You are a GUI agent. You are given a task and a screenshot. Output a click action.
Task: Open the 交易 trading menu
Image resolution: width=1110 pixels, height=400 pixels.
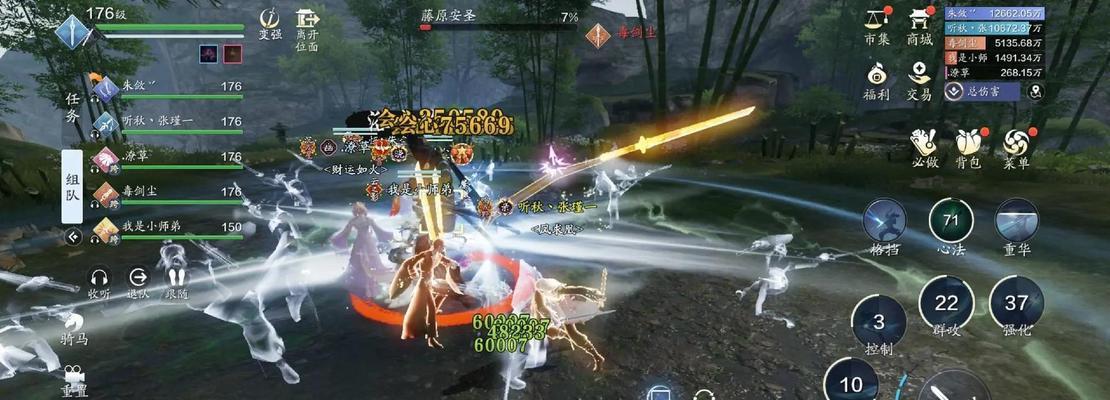coord(919,78)
